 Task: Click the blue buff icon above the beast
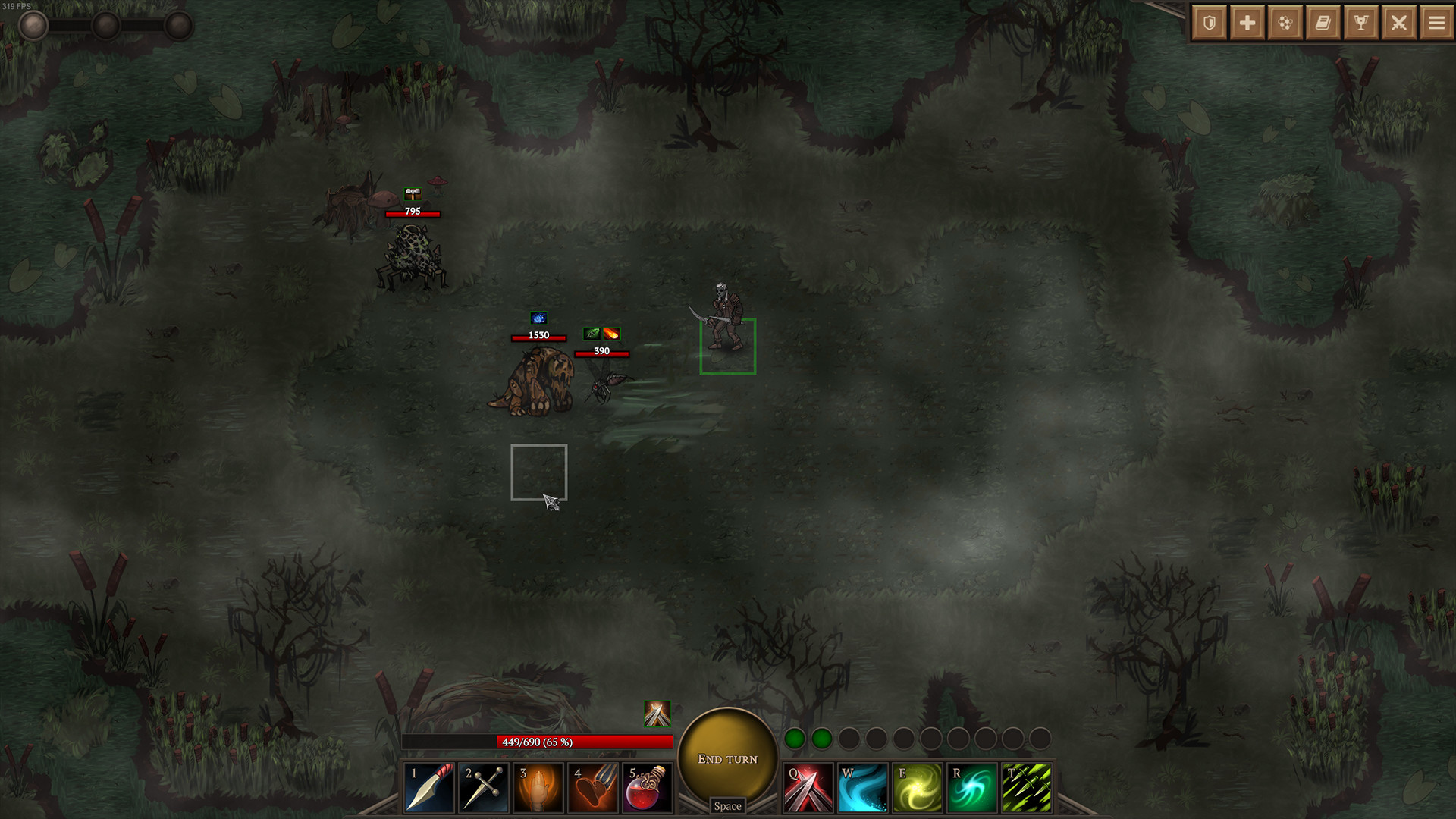[x=540, y=318]
